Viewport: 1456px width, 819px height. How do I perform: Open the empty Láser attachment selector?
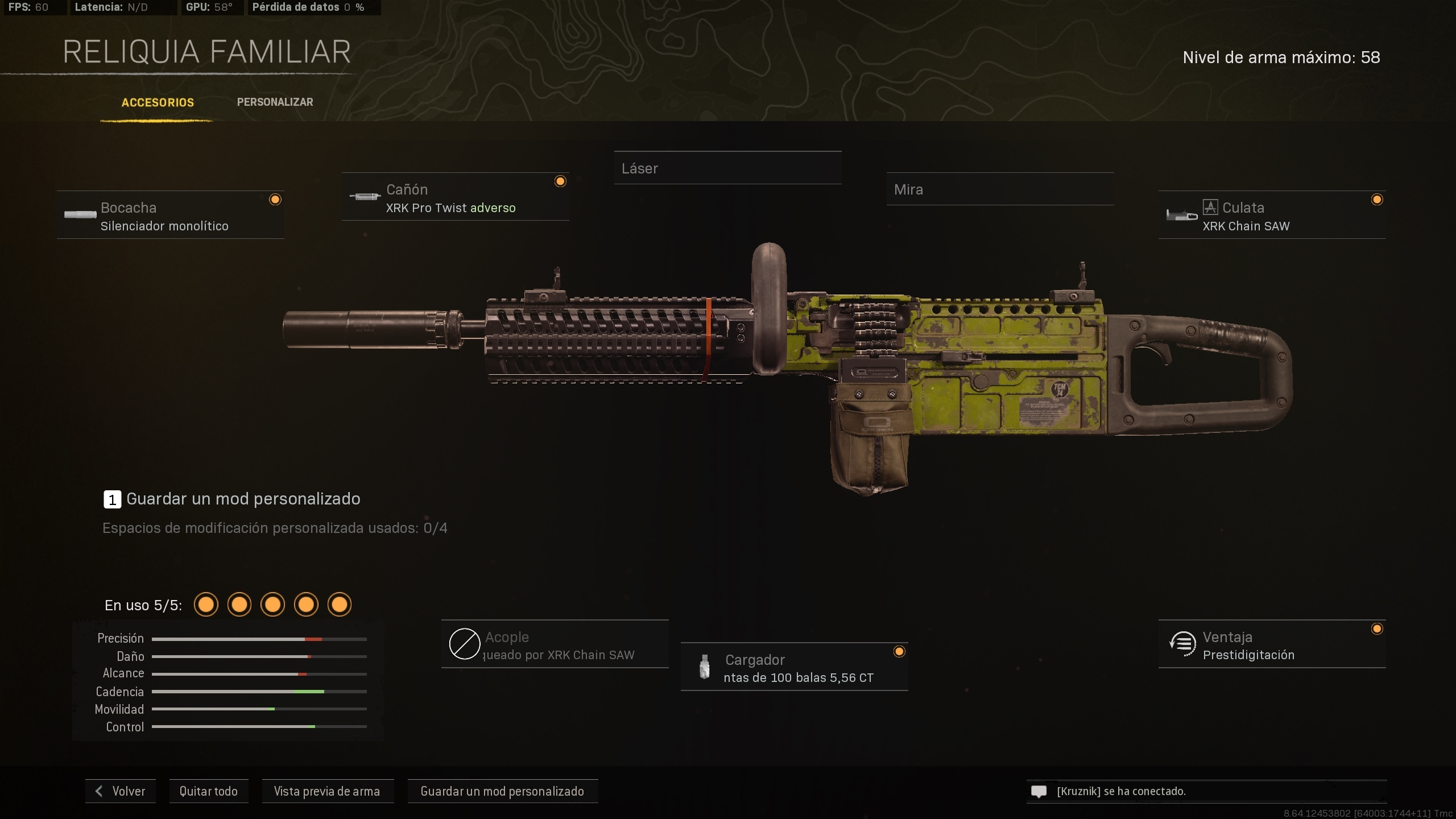728,168
